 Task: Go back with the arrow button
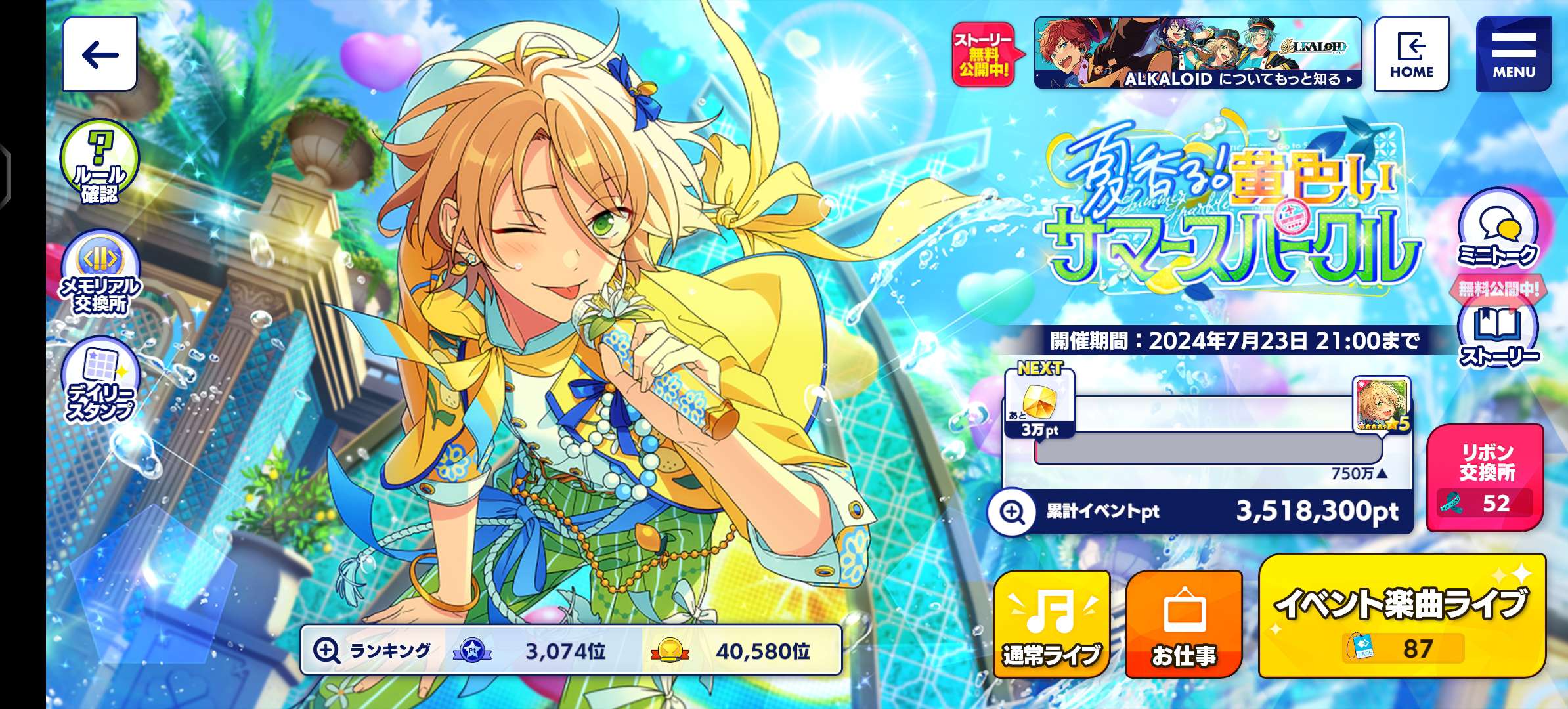pos(100,54)
